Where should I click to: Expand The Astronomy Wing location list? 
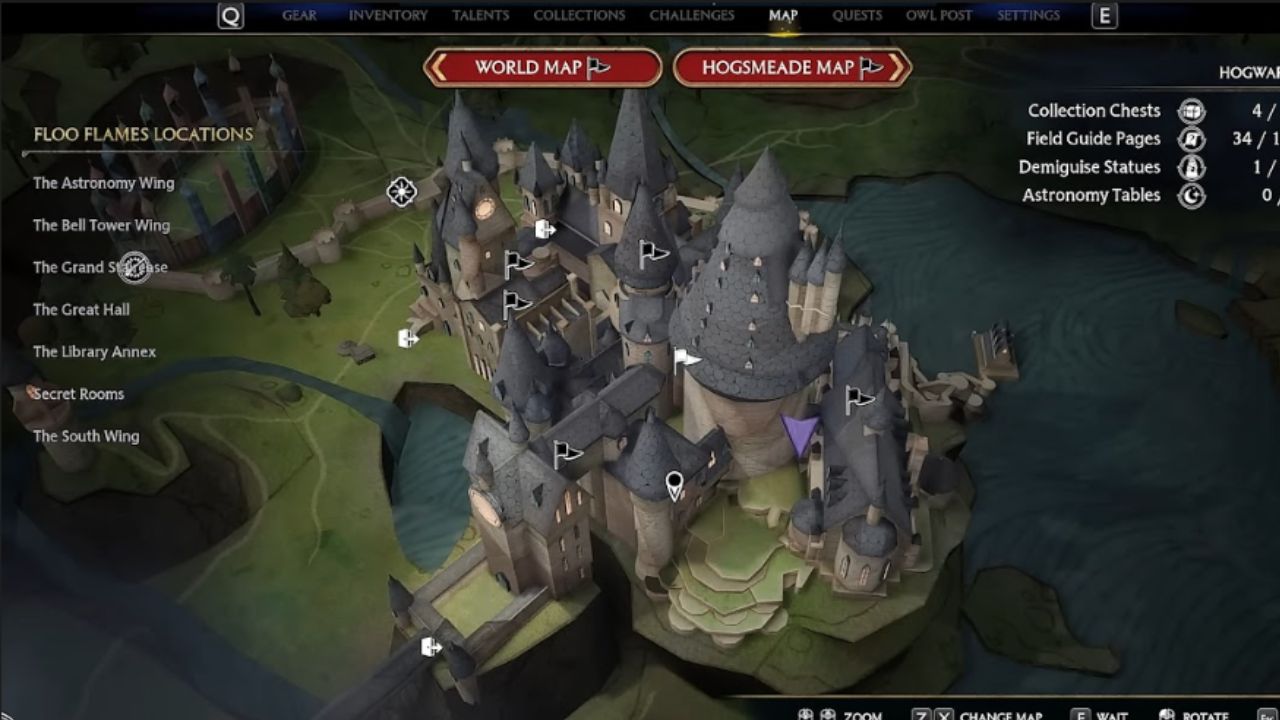(x=103, y=183)
